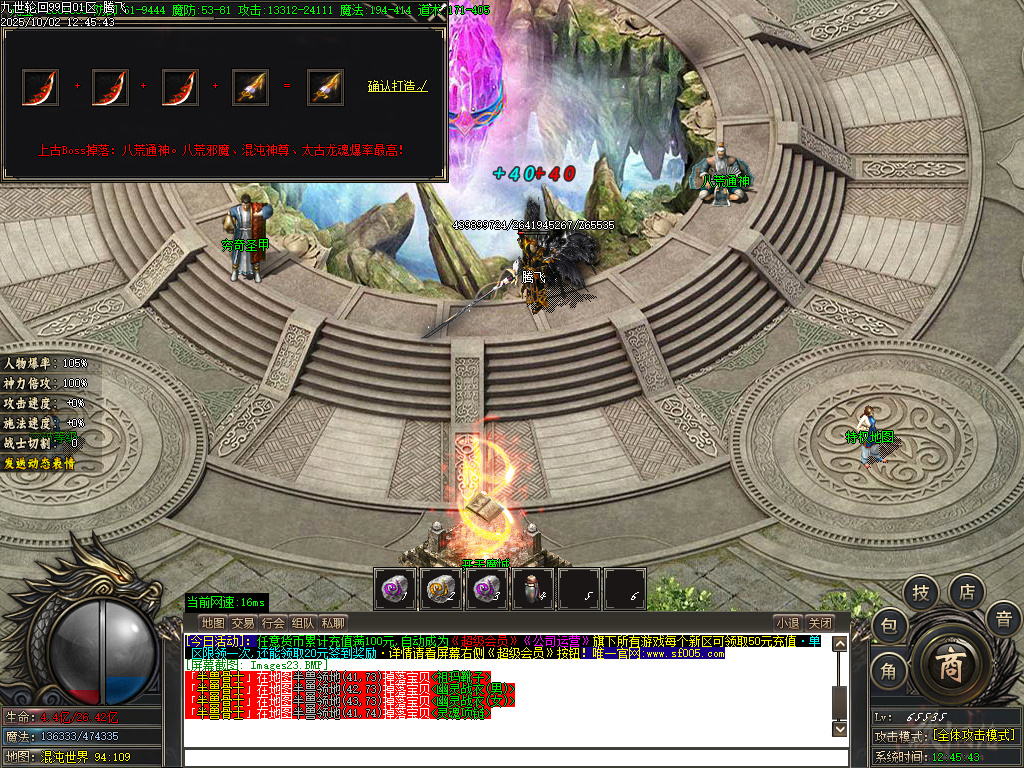
Task: Open the 店 store round button
Action: [967, 593]
